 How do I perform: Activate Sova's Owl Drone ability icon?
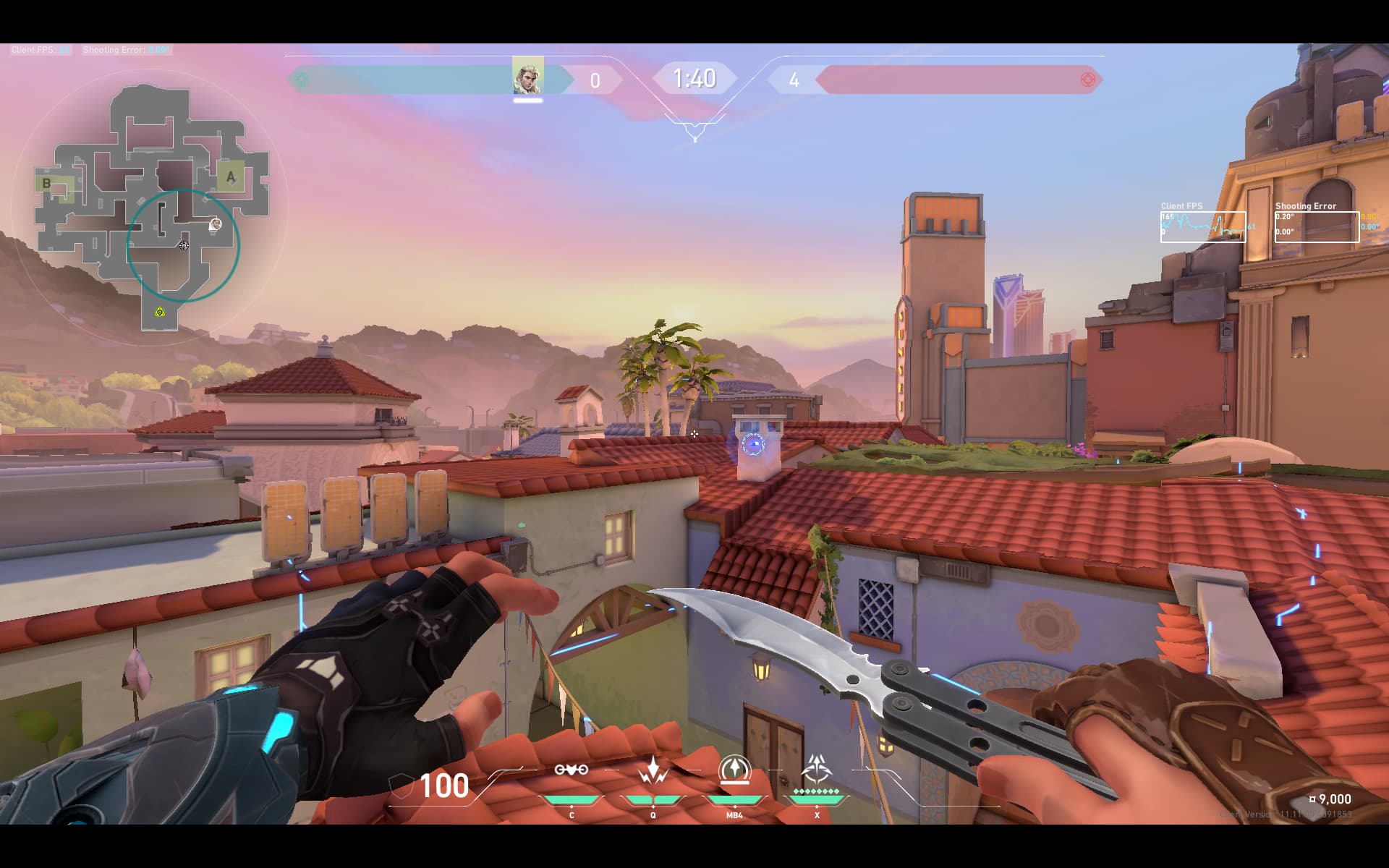(571, 770)
